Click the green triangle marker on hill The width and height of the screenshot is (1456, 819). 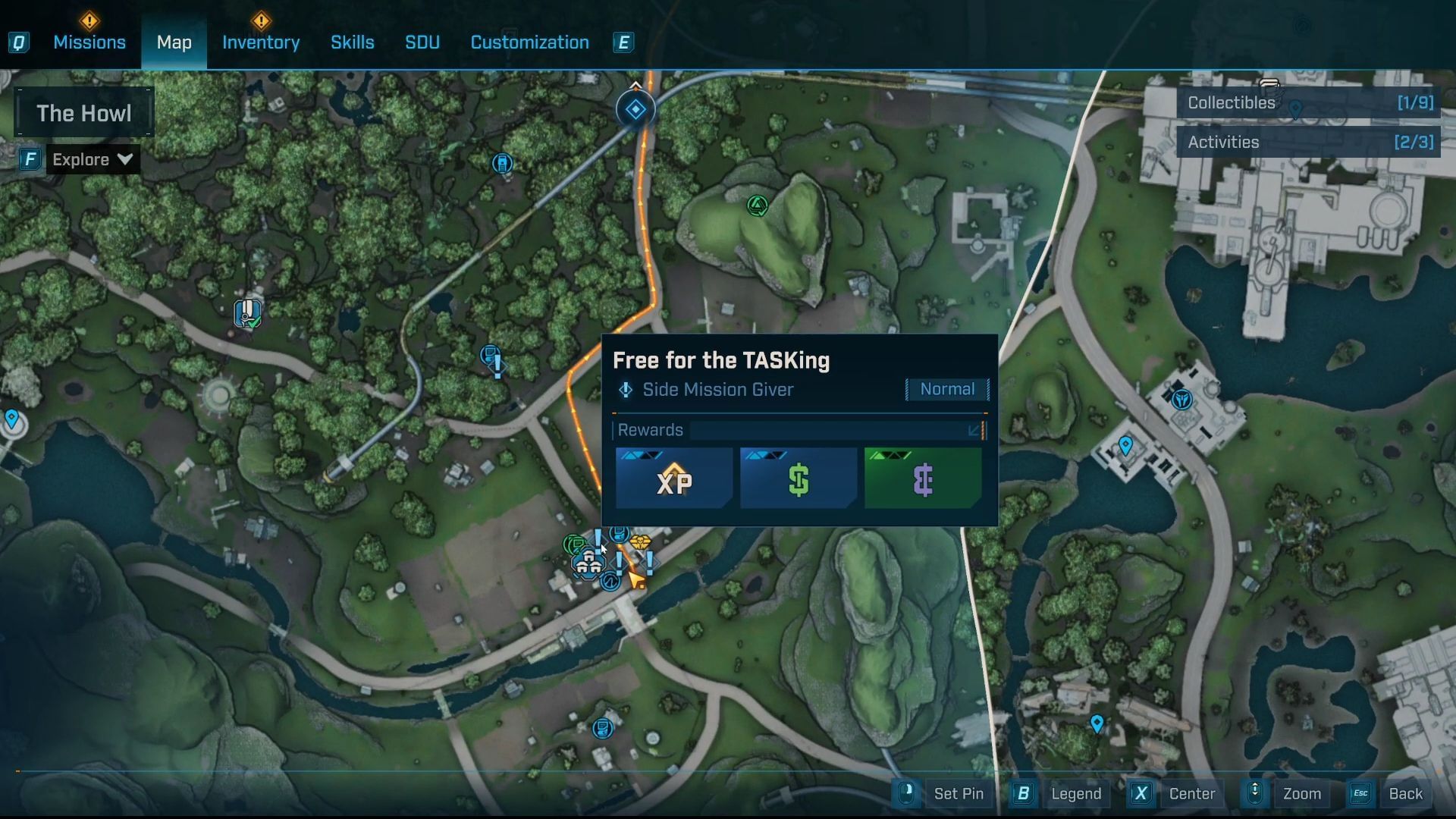pos(757,206)
